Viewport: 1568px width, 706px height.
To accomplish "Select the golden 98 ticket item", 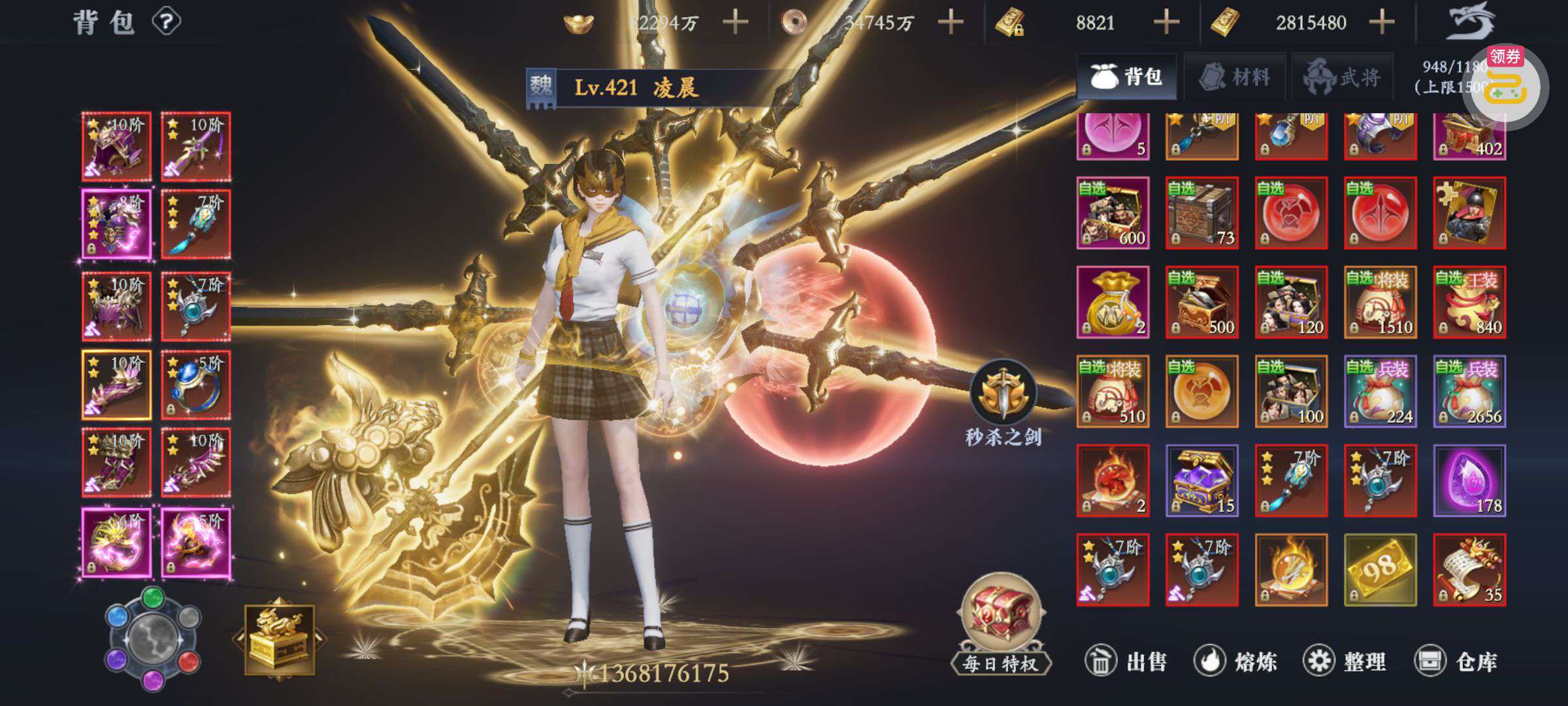I will point(1380,570).
